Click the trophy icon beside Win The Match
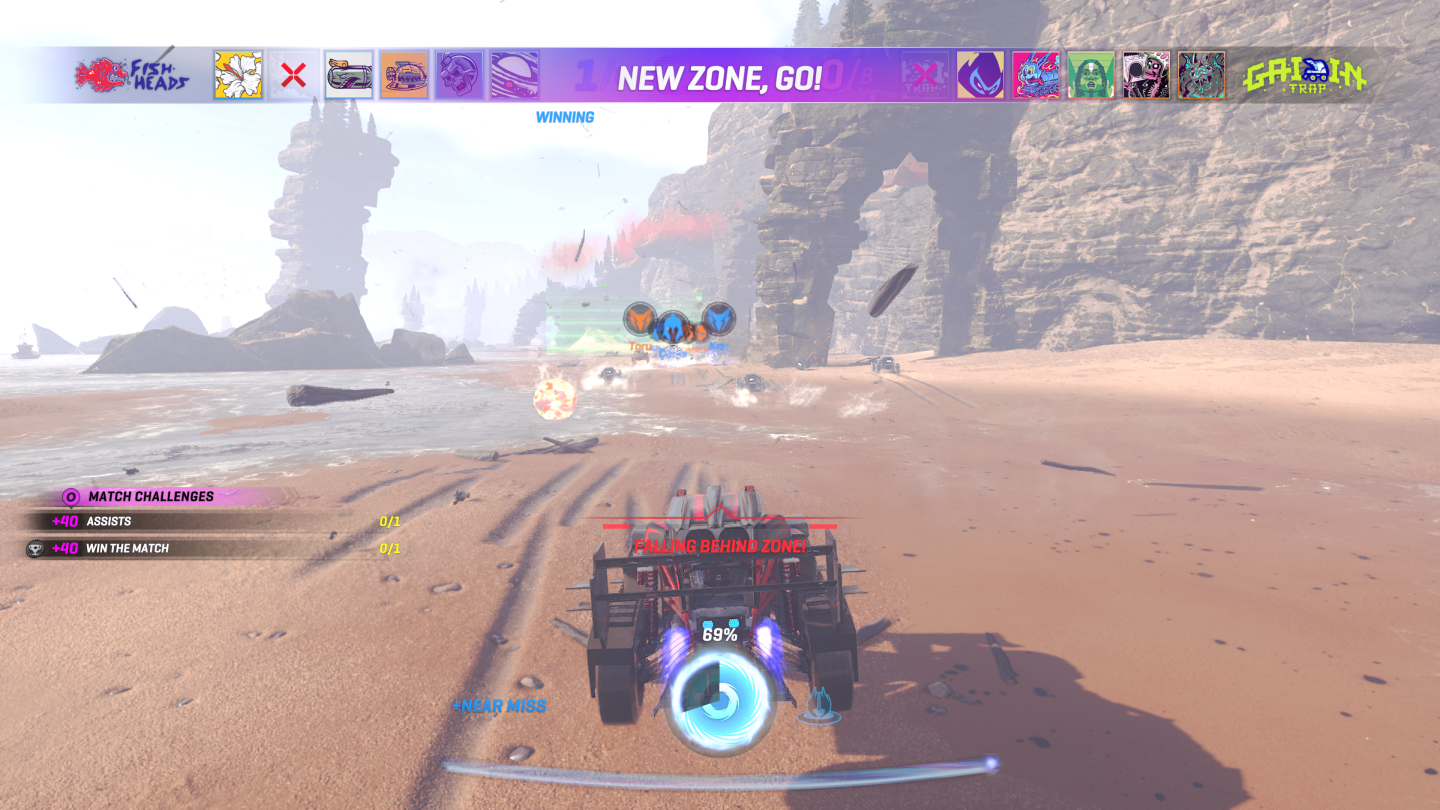This screenshot has width=1440, height=810. (37, 547)
